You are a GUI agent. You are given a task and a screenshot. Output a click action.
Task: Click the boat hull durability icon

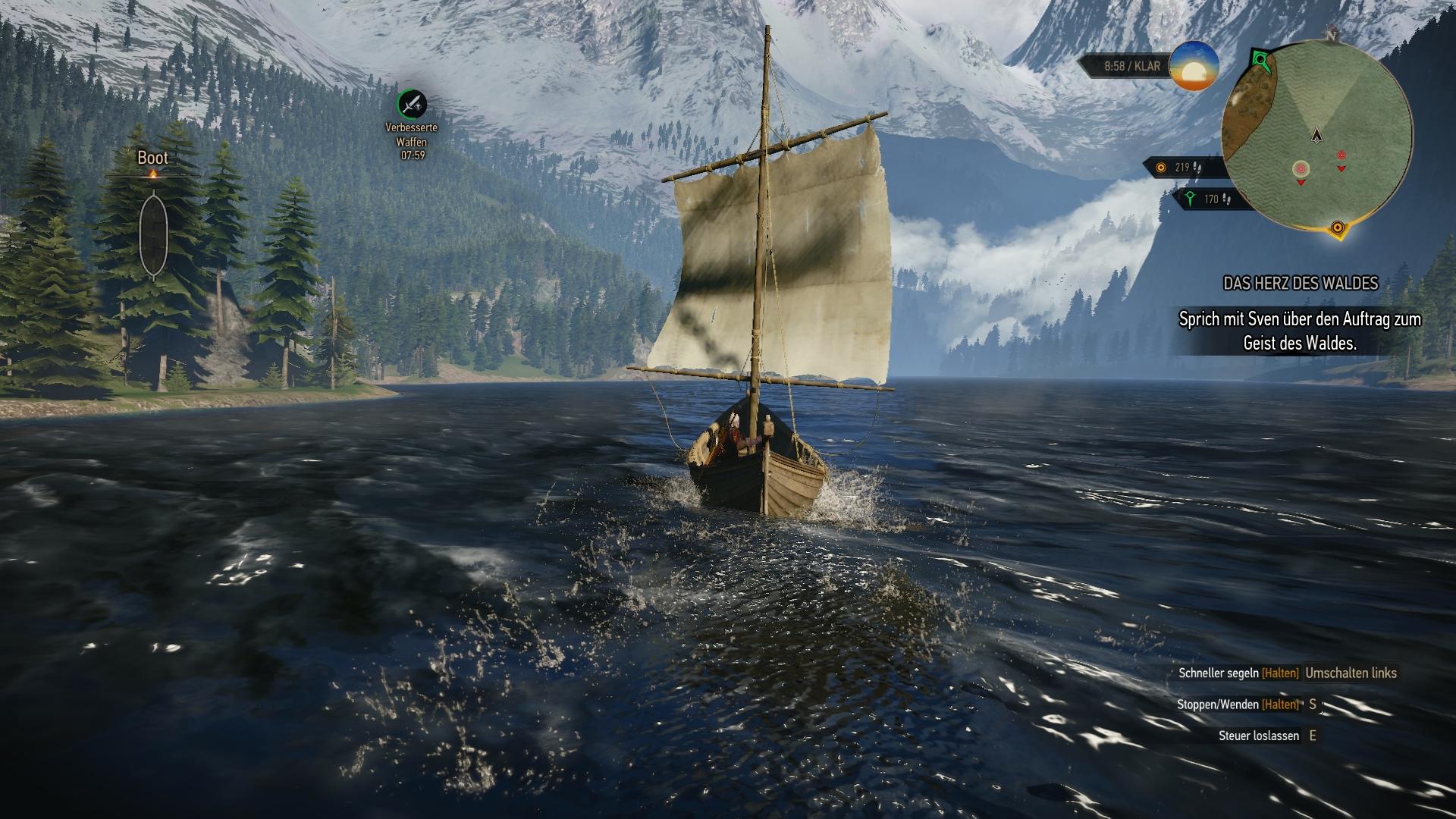pos(153,234)
